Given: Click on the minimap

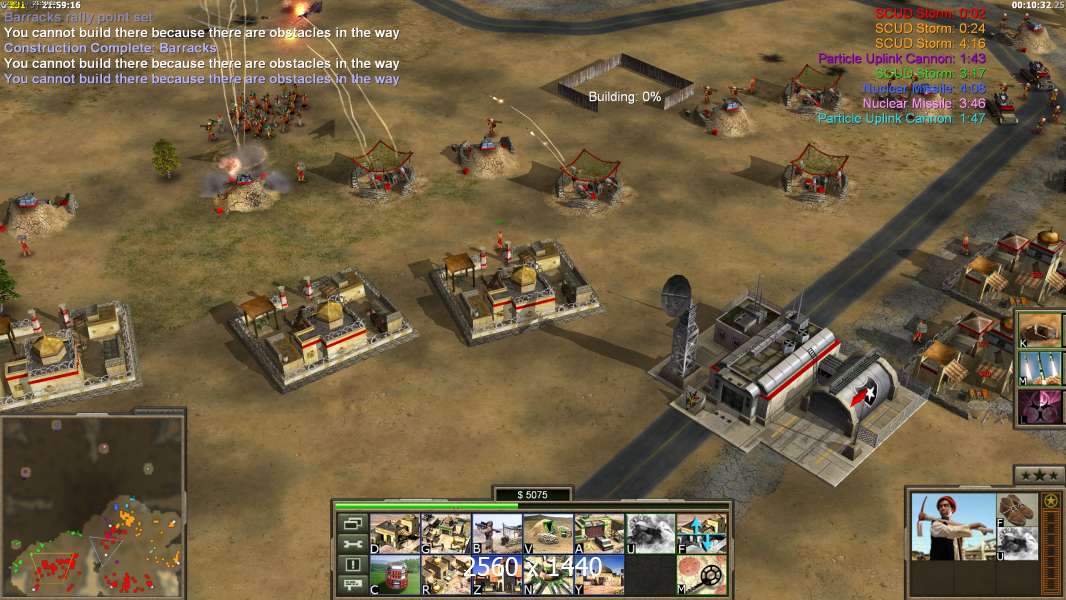Looking at the screenshot, I should click(x=93, y=506).
